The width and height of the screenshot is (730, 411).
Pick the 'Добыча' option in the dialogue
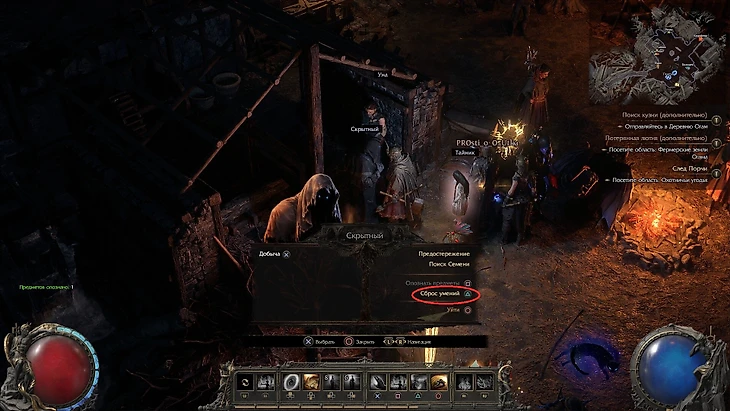coord(270,254)
